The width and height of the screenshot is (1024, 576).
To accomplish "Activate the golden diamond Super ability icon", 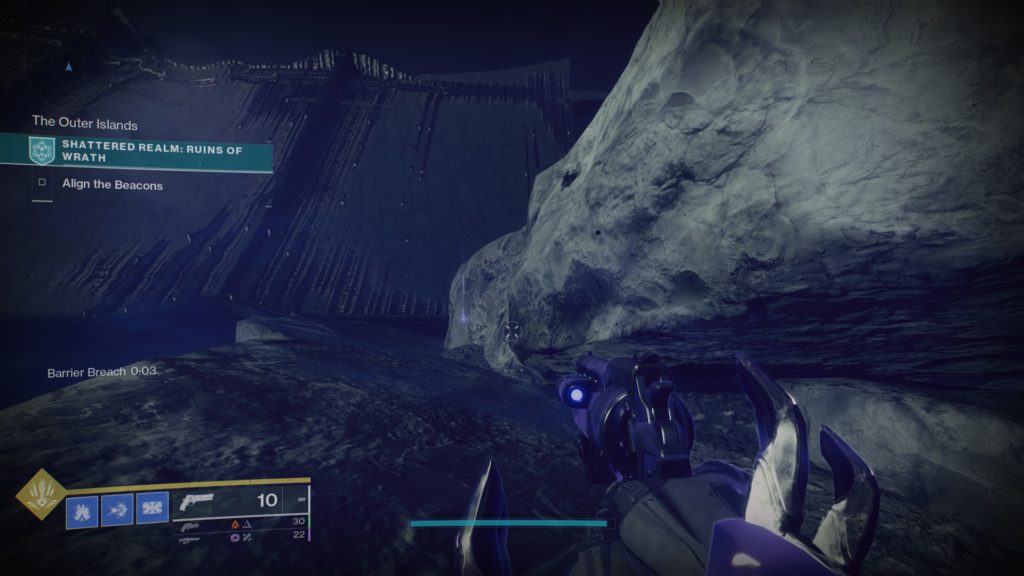I will [x=41, y=495].
